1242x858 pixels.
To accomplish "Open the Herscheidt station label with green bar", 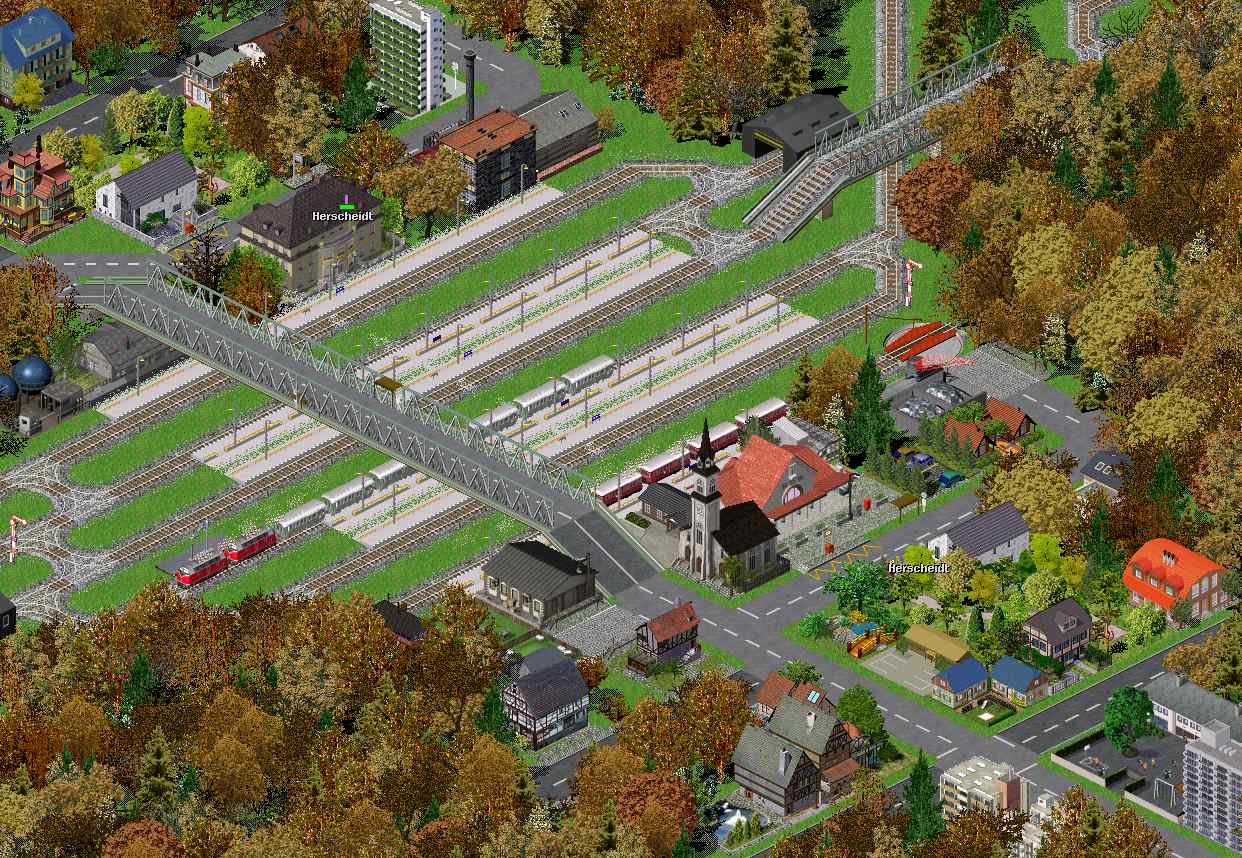I will (x=345, y=215).
